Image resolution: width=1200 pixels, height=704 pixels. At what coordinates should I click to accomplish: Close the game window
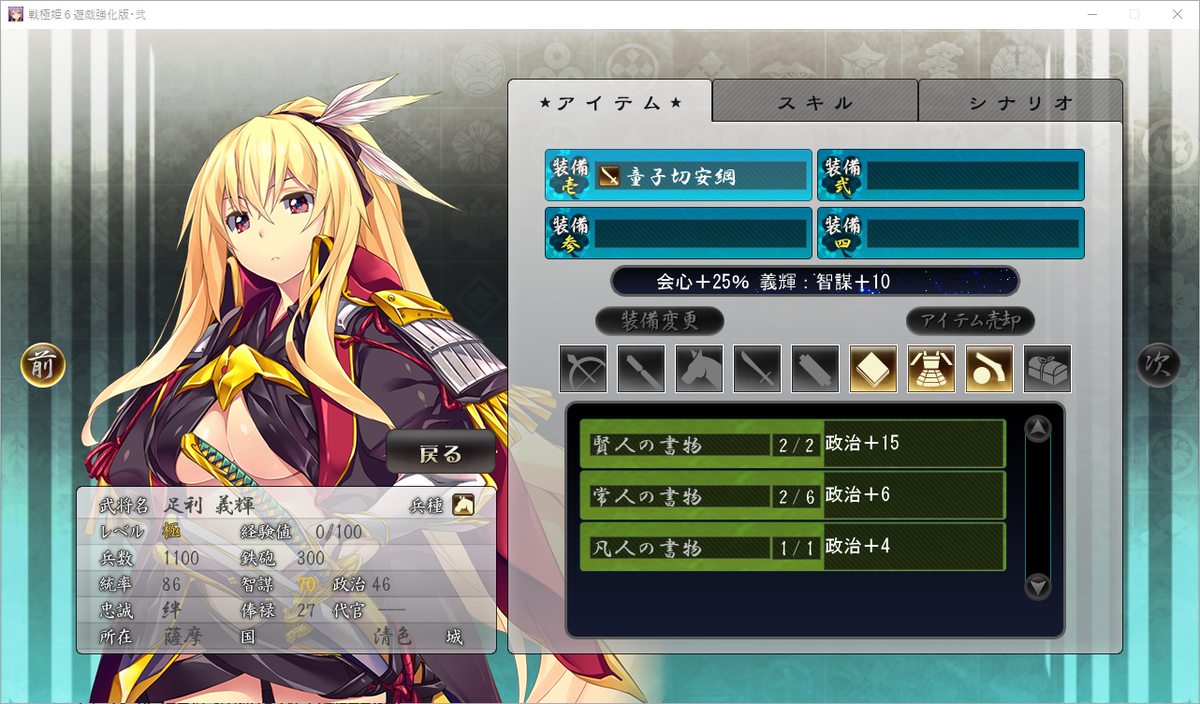click(1176, 14)
